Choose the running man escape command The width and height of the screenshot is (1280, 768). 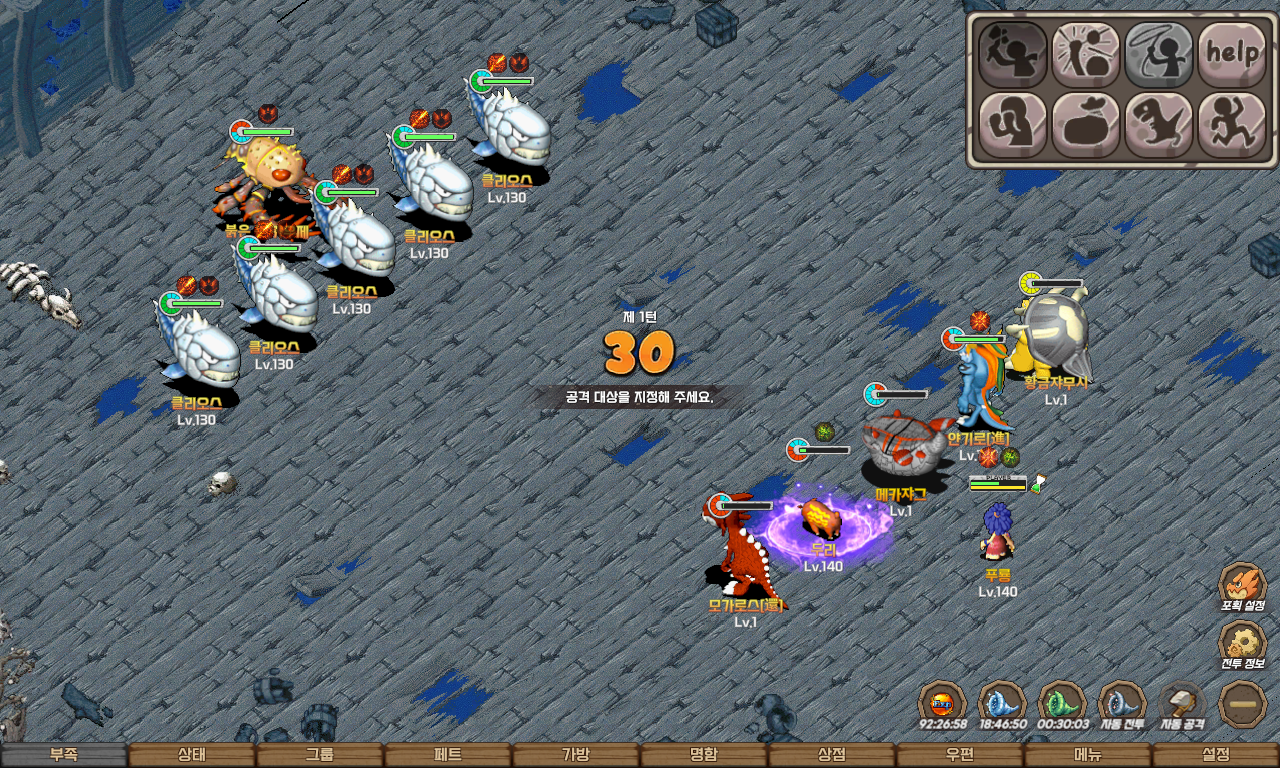[x=1232, y=125]
